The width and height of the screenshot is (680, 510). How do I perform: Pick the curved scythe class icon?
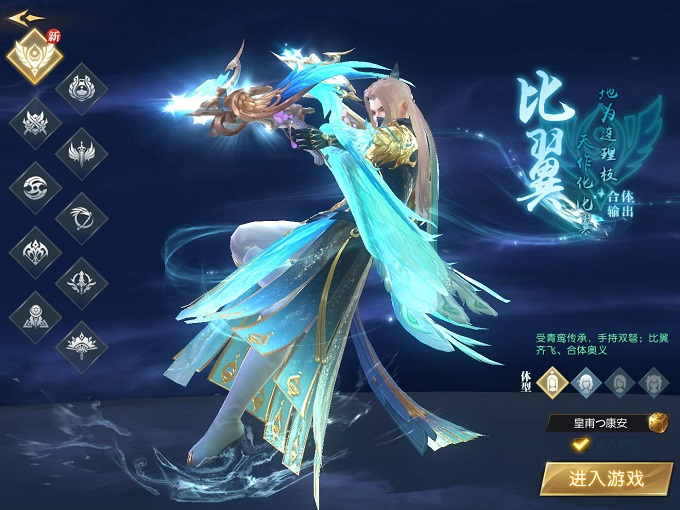(83, 217)
